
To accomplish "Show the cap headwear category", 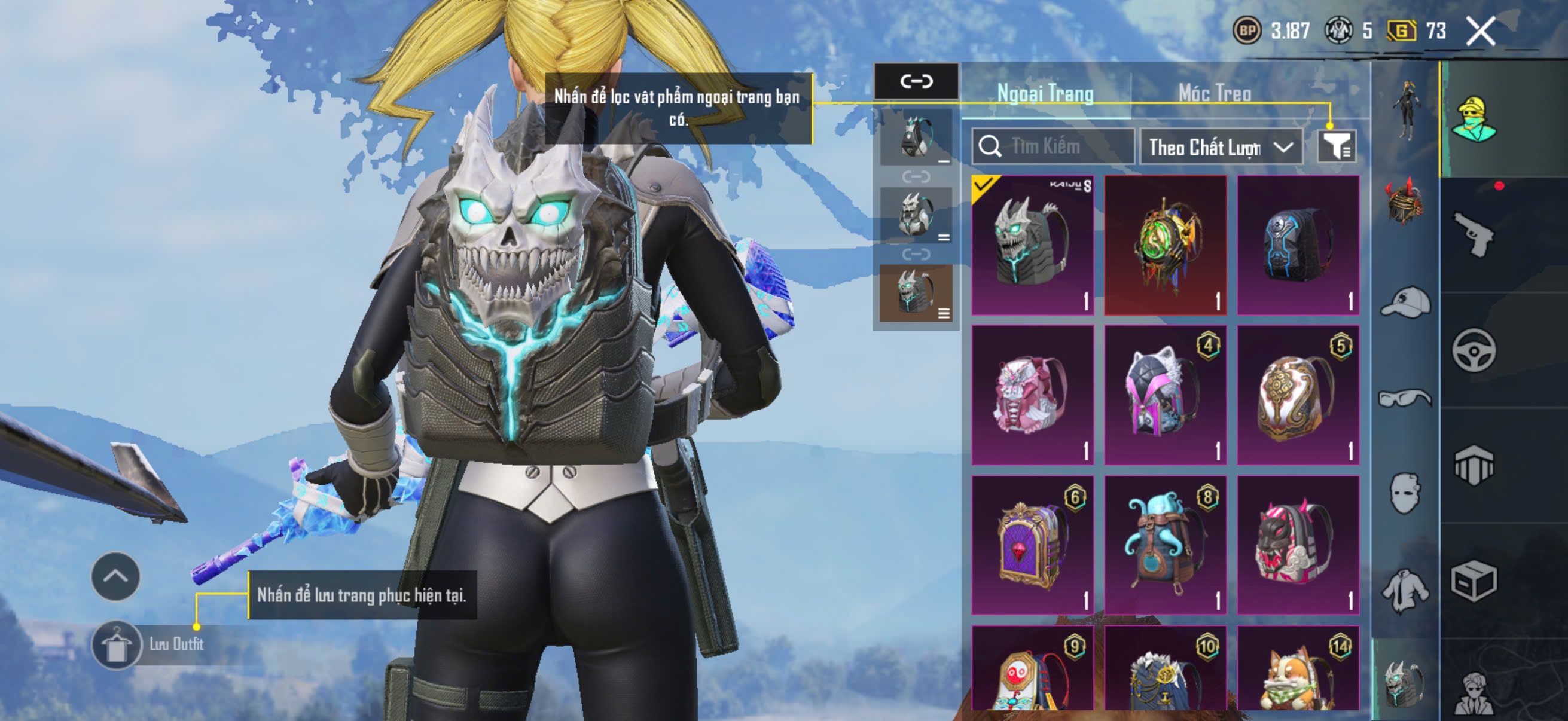I will [x=1405, y=303].
